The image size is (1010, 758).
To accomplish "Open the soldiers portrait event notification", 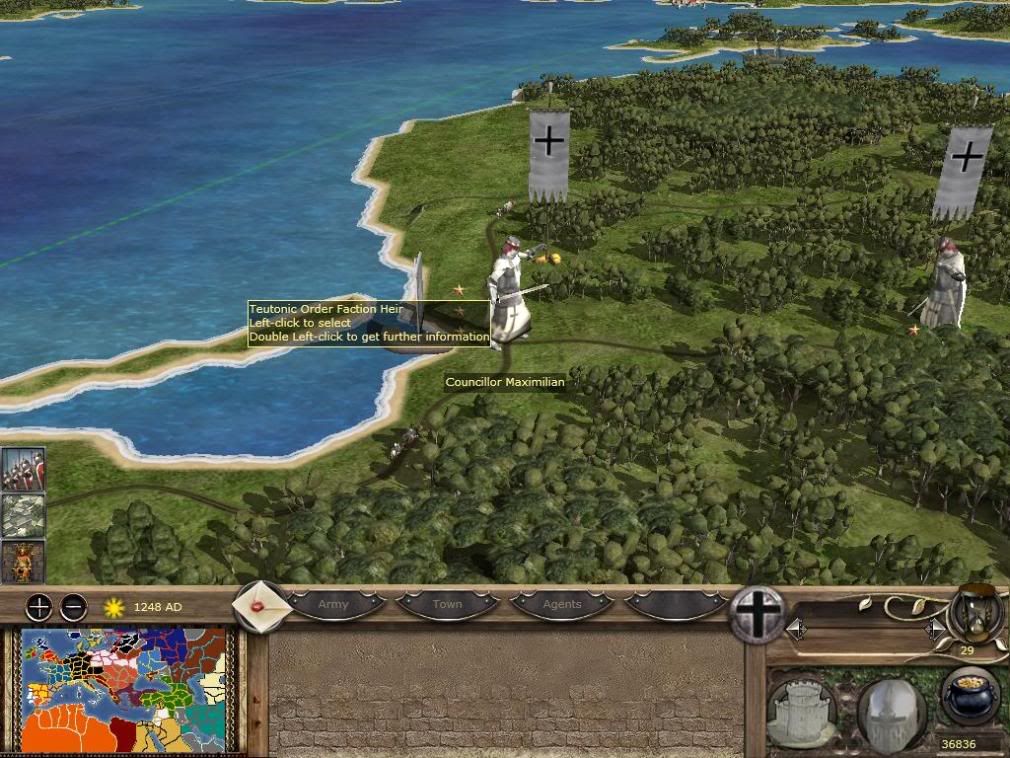I will (x=23, y=469).
